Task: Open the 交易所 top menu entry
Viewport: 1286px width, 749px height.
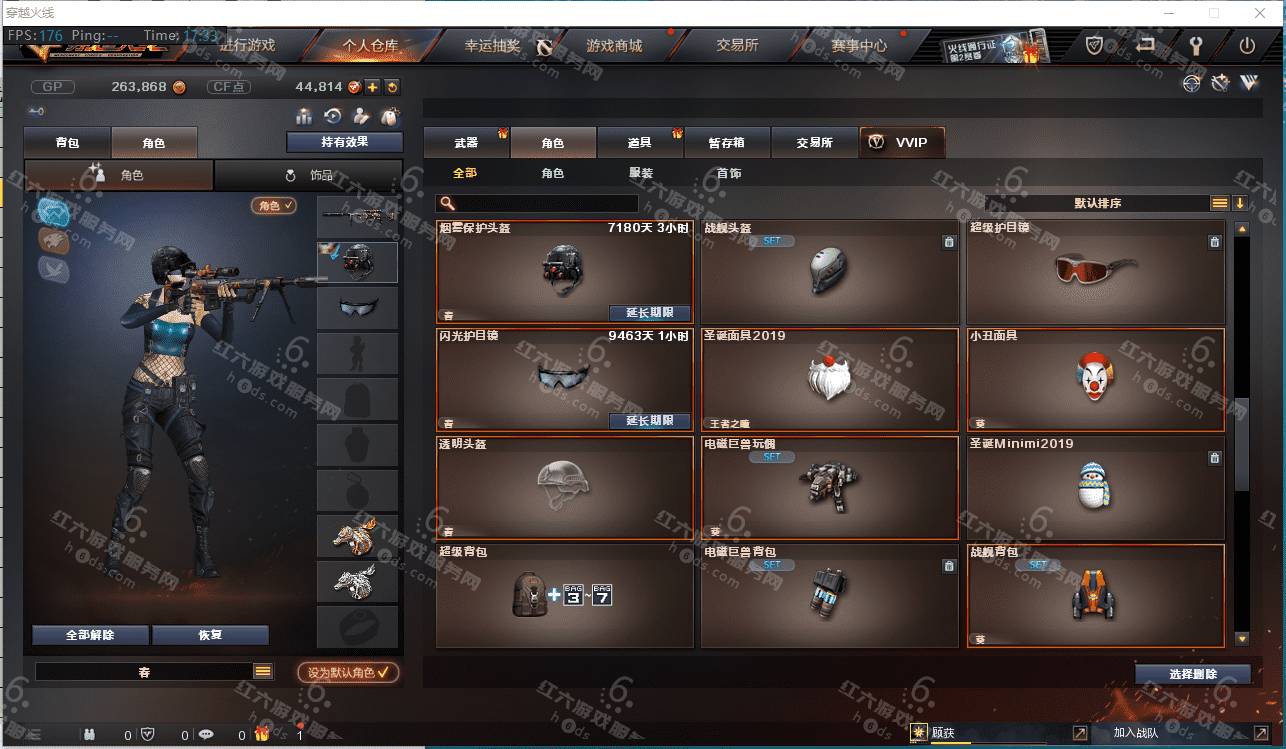Action: pos(737,46)
